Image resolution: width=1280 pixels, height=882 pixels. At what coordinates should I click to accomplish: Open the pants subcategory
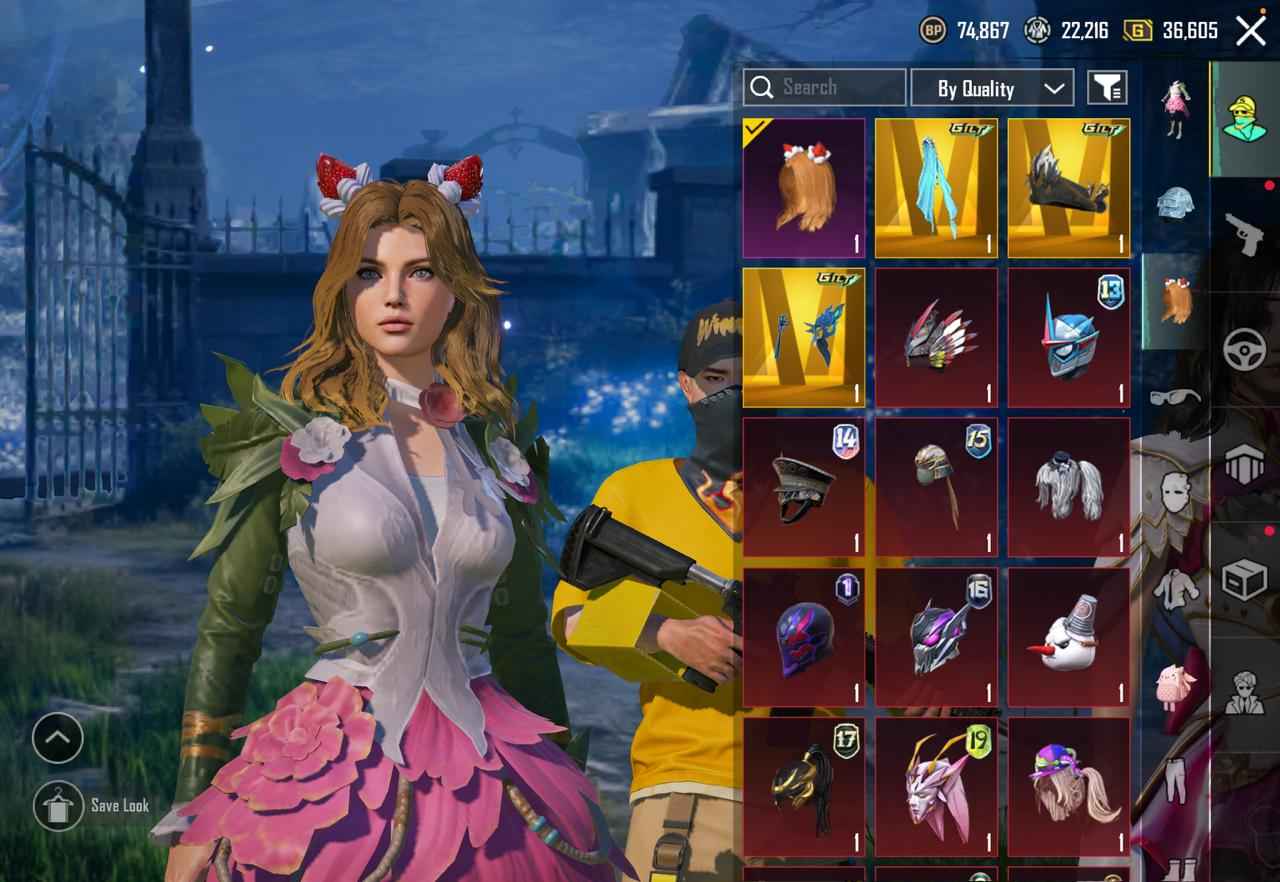coord(1175,780)
